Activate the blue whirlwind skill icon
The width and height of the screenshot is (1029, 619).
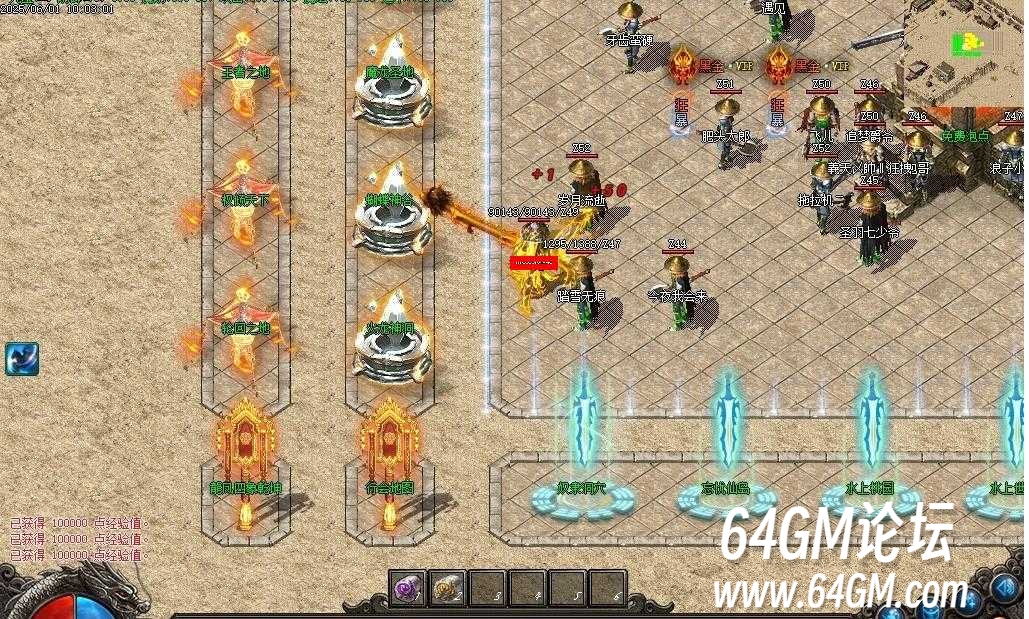(21, 358)
